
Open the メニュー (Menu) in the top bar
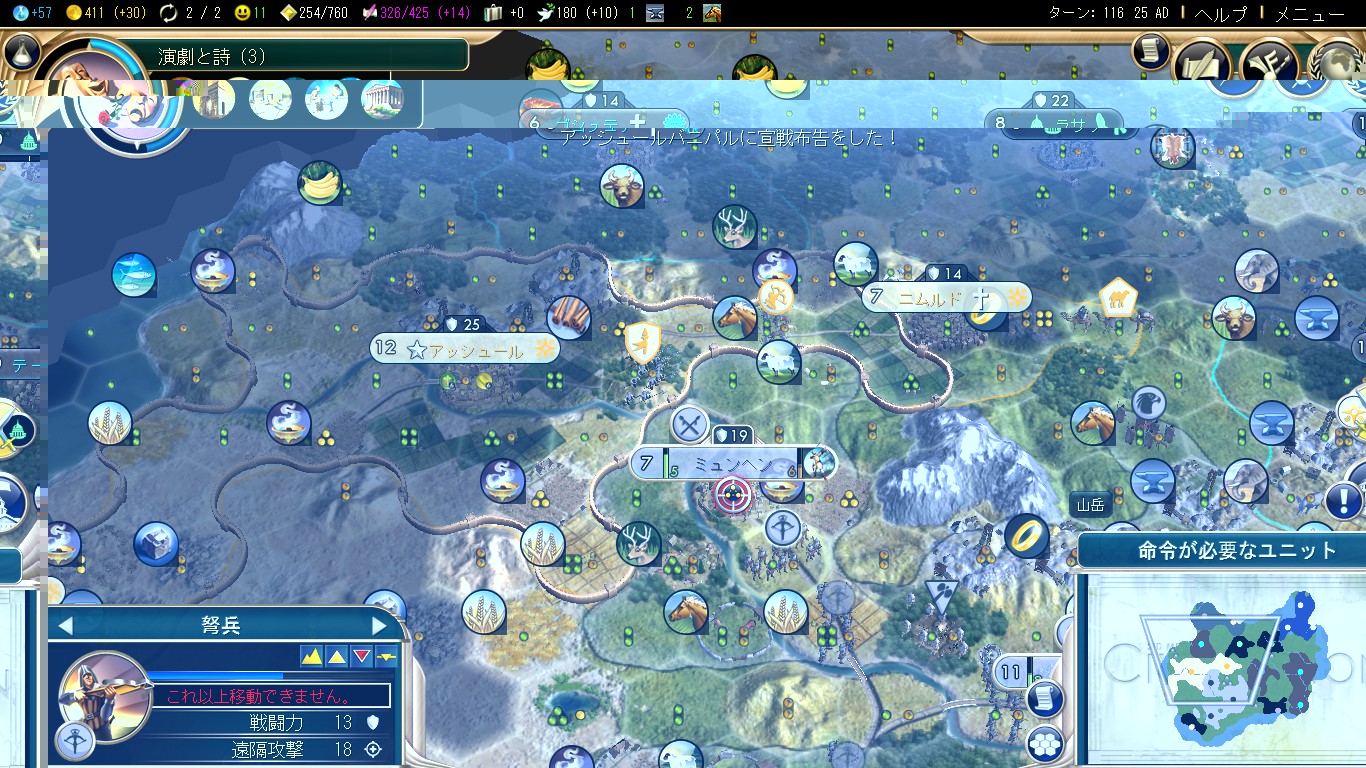point(1310,14)
